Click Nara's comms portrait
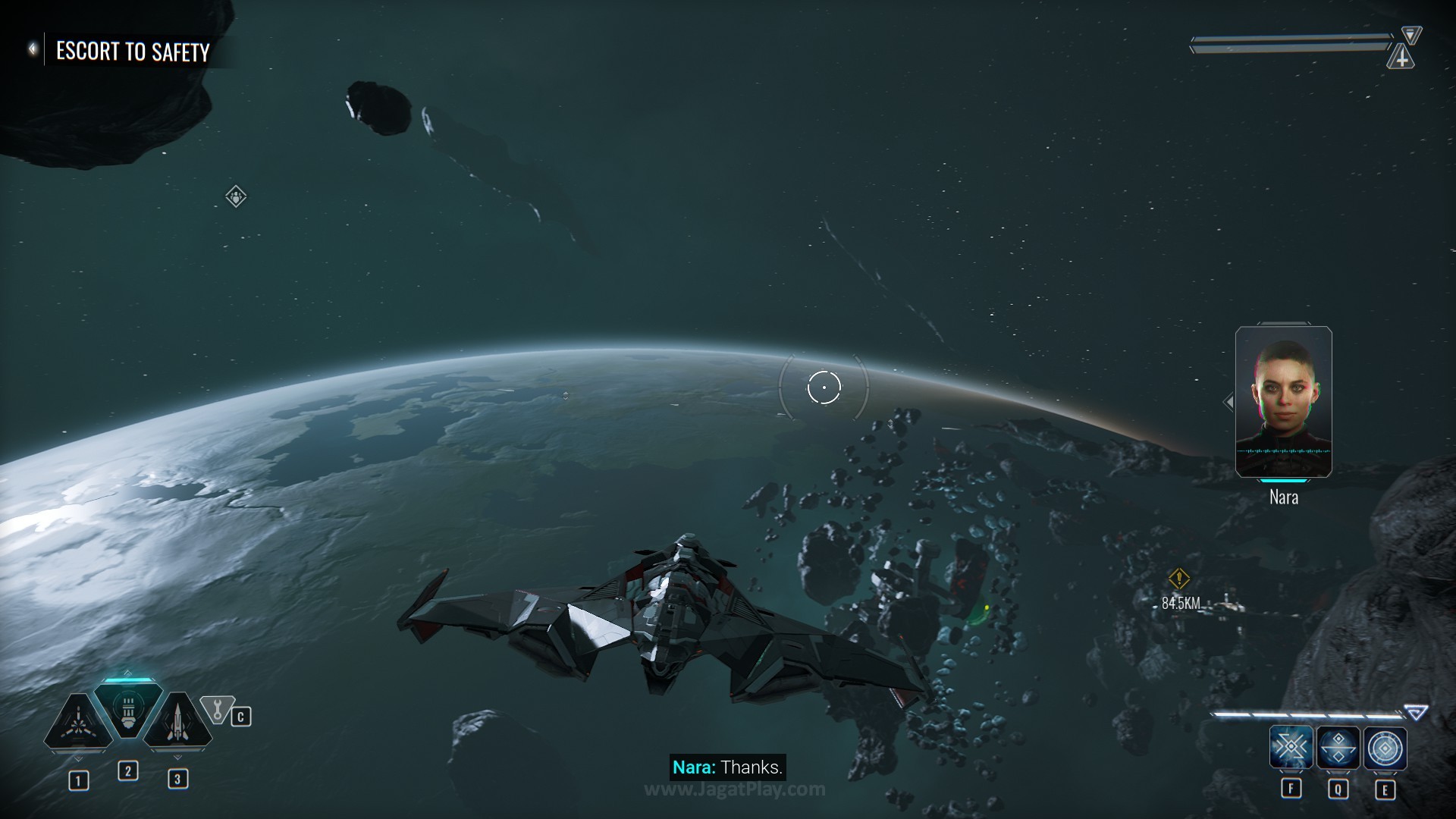 tap(1283, 402)
